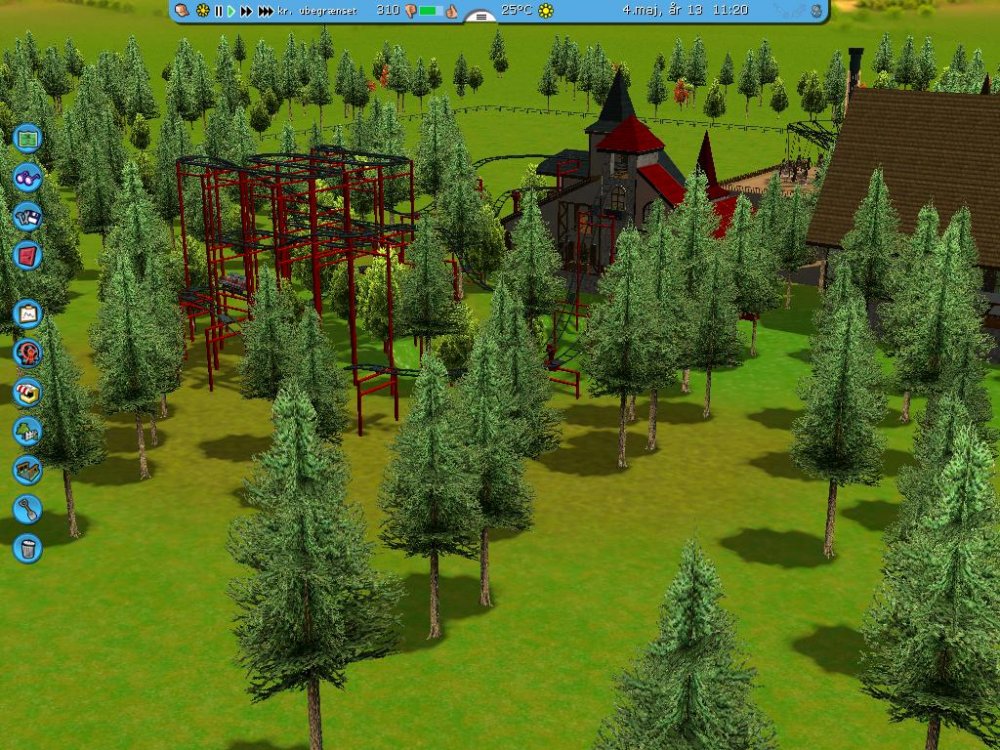
Task: Select the red box icon on the sidebar
Action: click(28, 255)
